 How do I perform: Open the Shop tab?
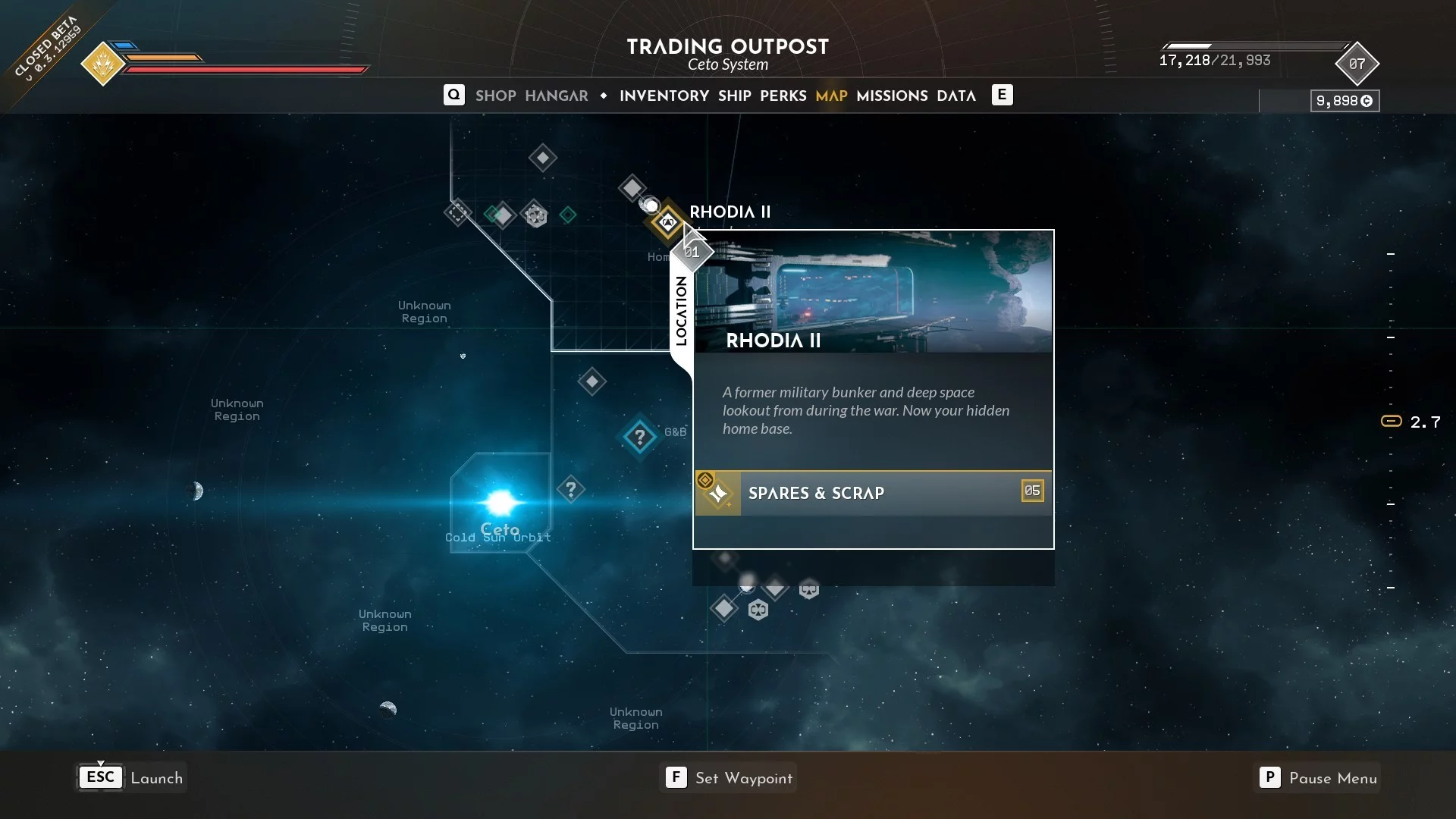pyautogui.click(x=495, y=96)
